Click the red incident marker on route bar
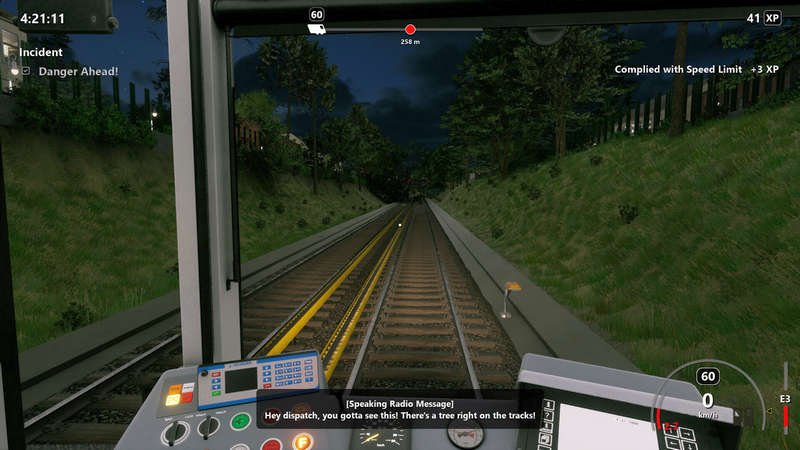 [410, 30]
